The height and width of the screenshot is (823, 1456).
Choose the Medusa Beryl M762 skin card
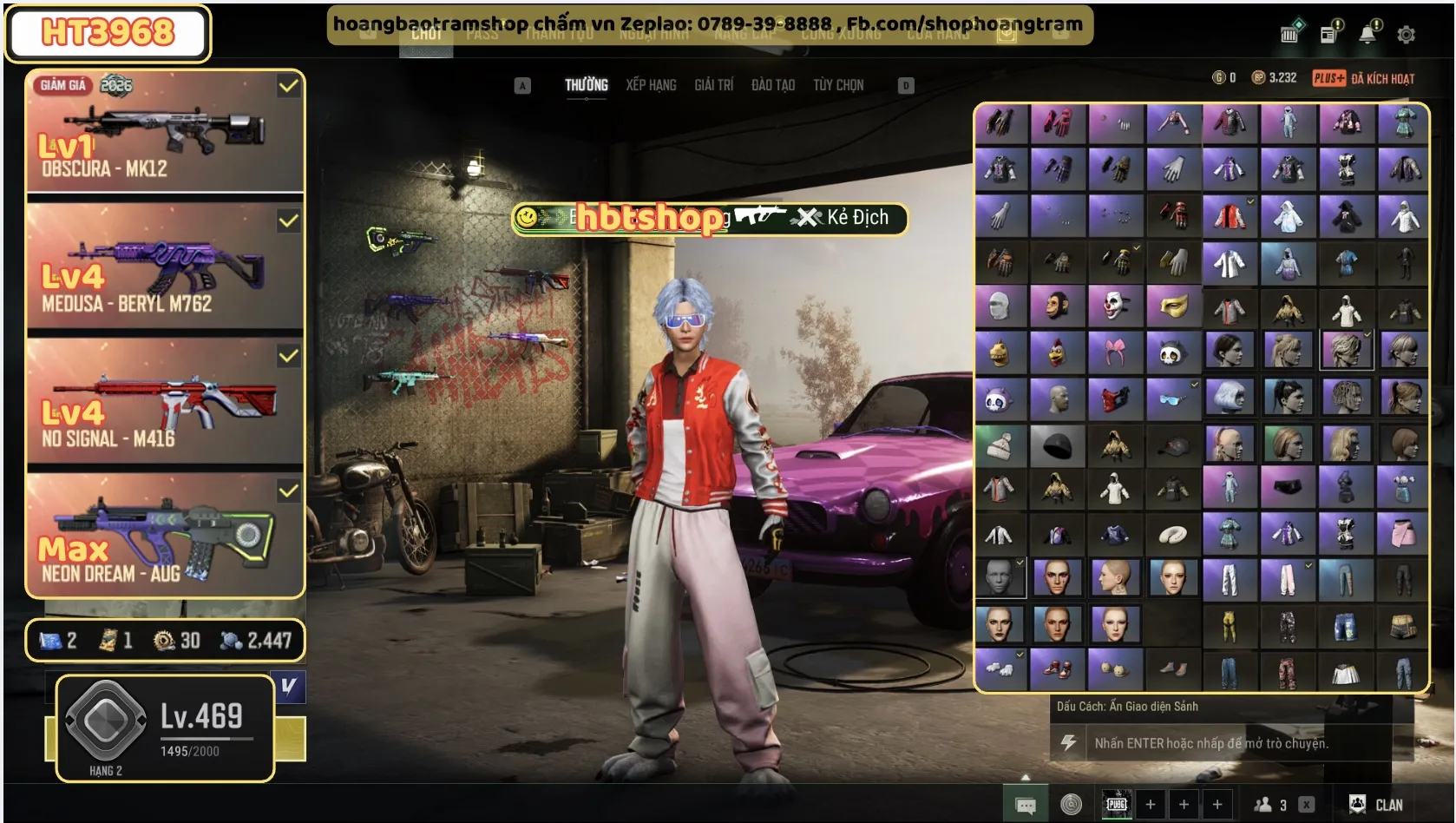[x=165, y=267]
